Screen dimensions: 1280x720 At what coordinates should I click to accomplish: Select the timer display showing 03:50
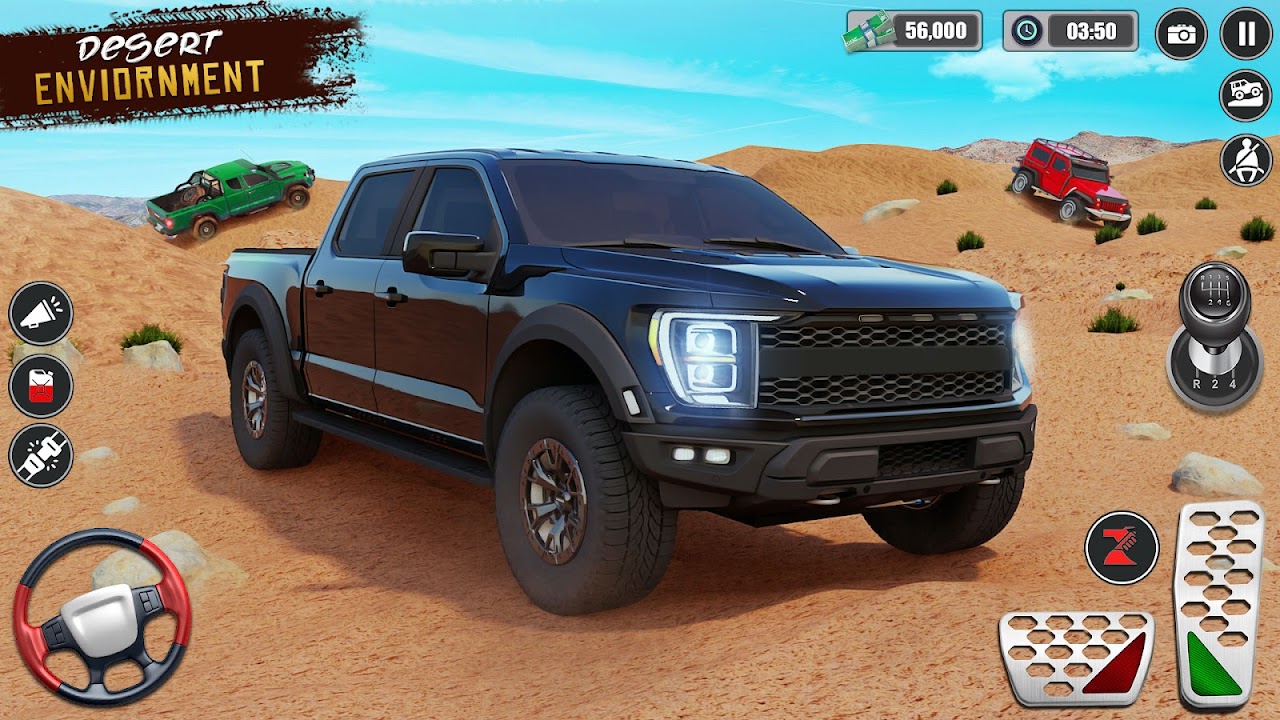[x=1090, y=33]
